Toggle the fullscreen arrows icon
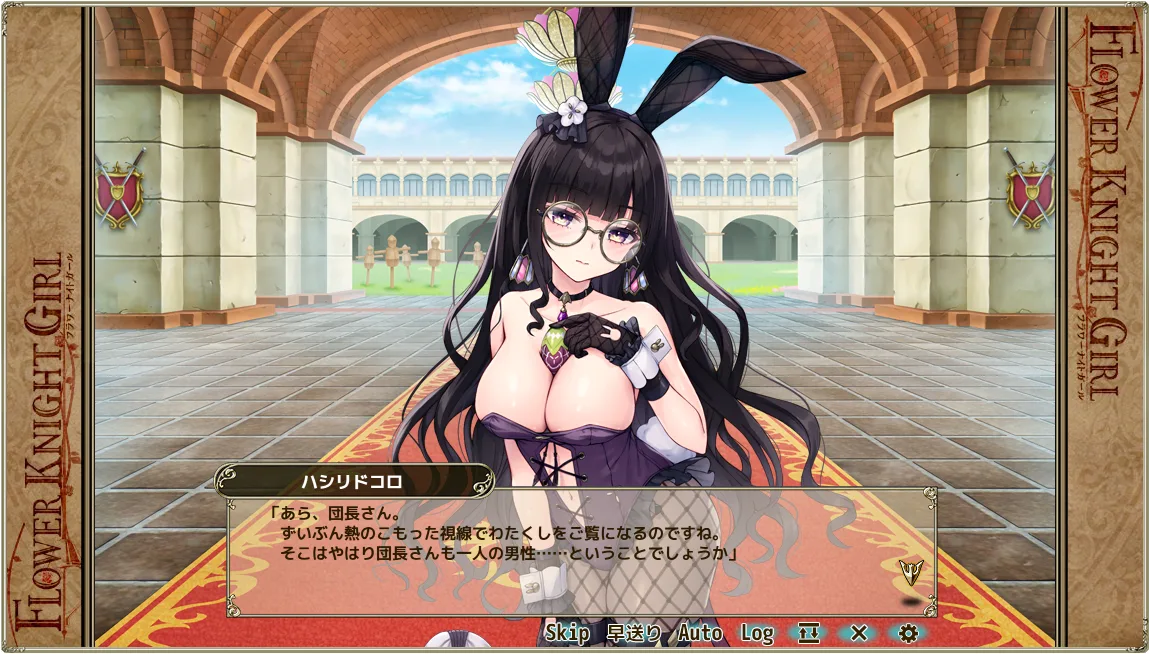Screen dimensions: 1149x654 pyautogui.click(x=808, y=632)
